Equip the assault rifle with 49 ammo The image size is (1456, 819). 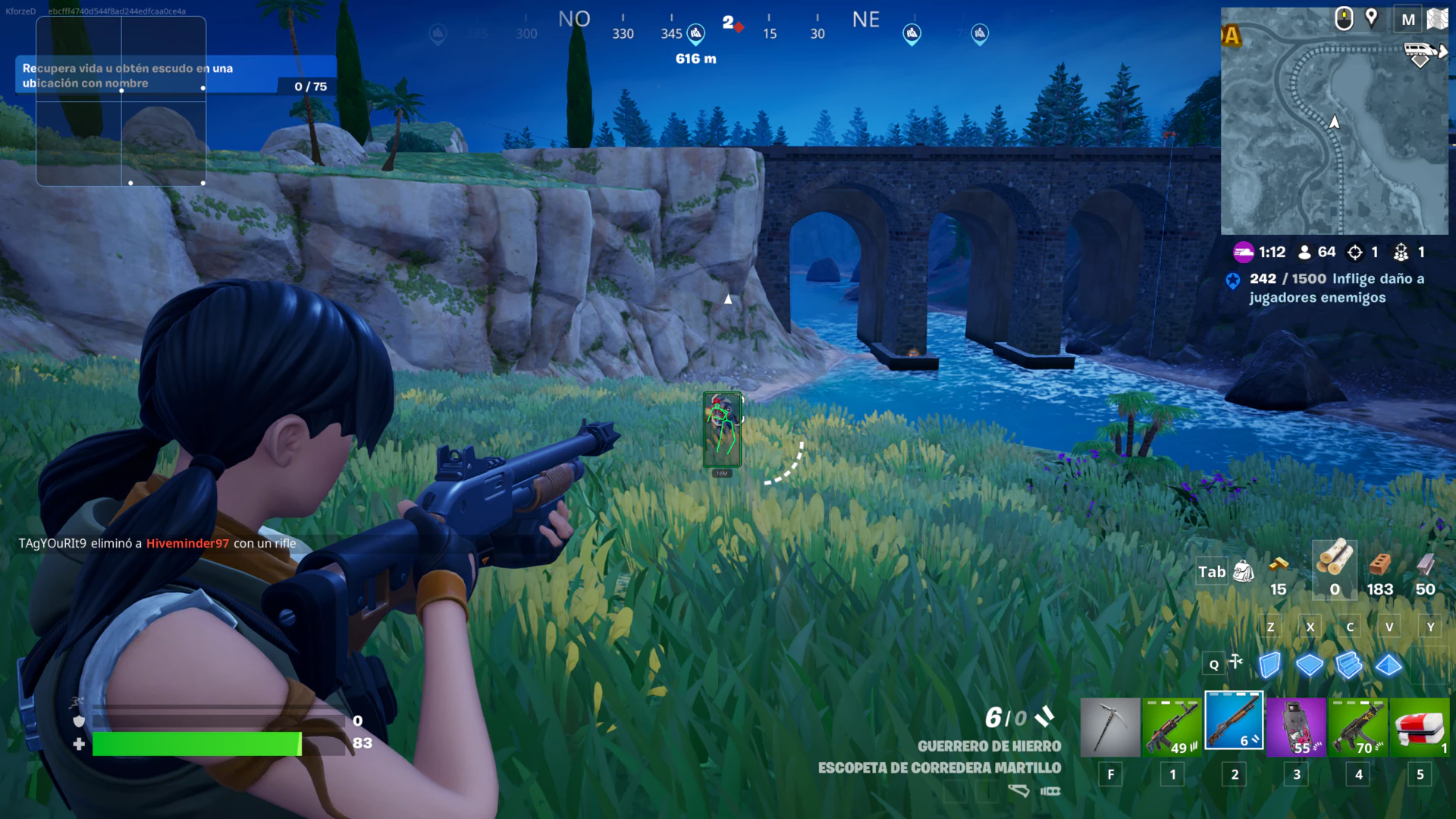[x=1172, y=727]
